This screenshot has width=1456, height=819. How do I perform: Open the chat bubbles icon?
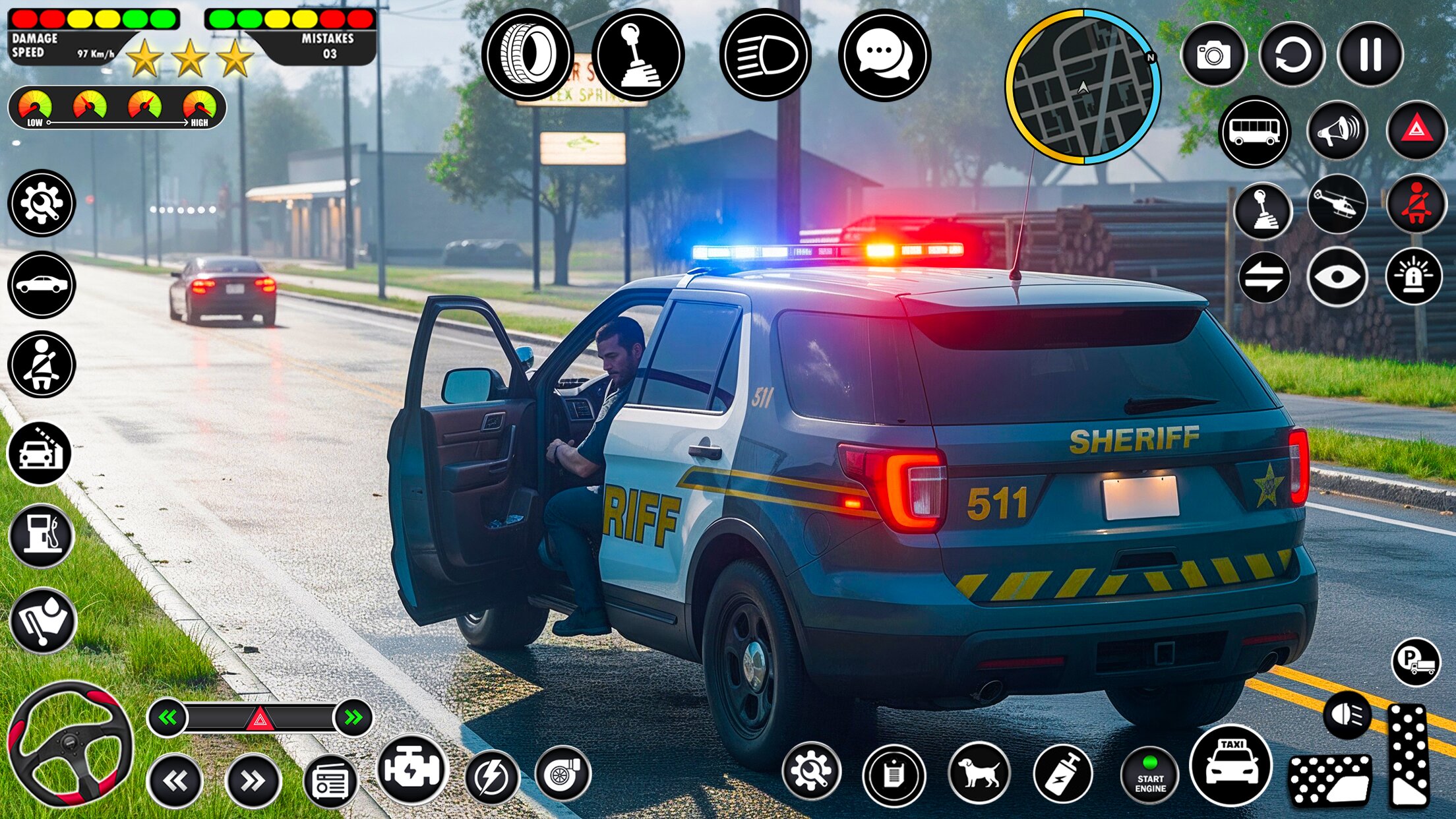pyautogui.click(x=884, y=55)
